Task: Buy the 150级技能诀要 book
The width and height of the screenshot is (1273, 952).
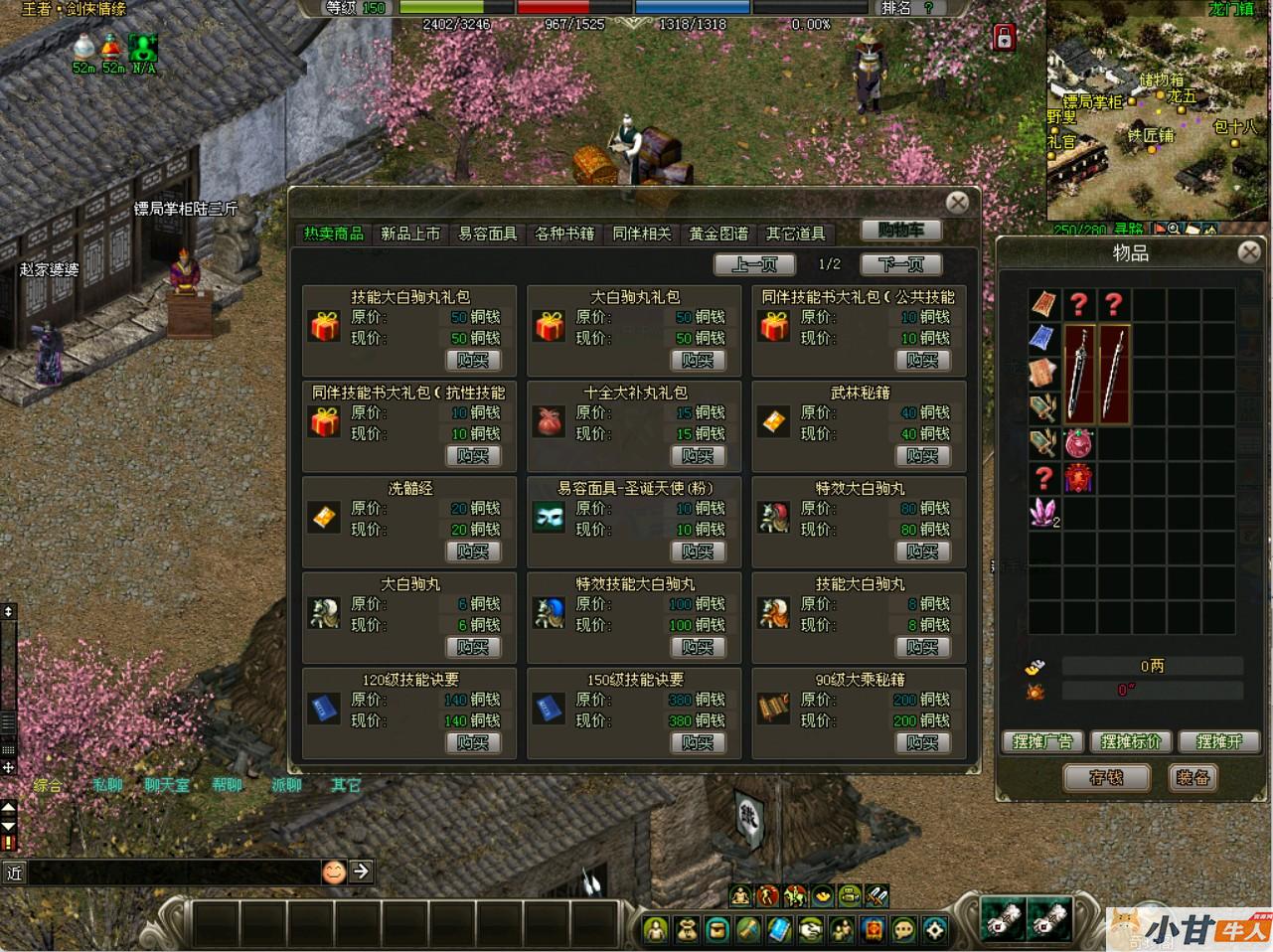Action: click(x=698, y=742)
